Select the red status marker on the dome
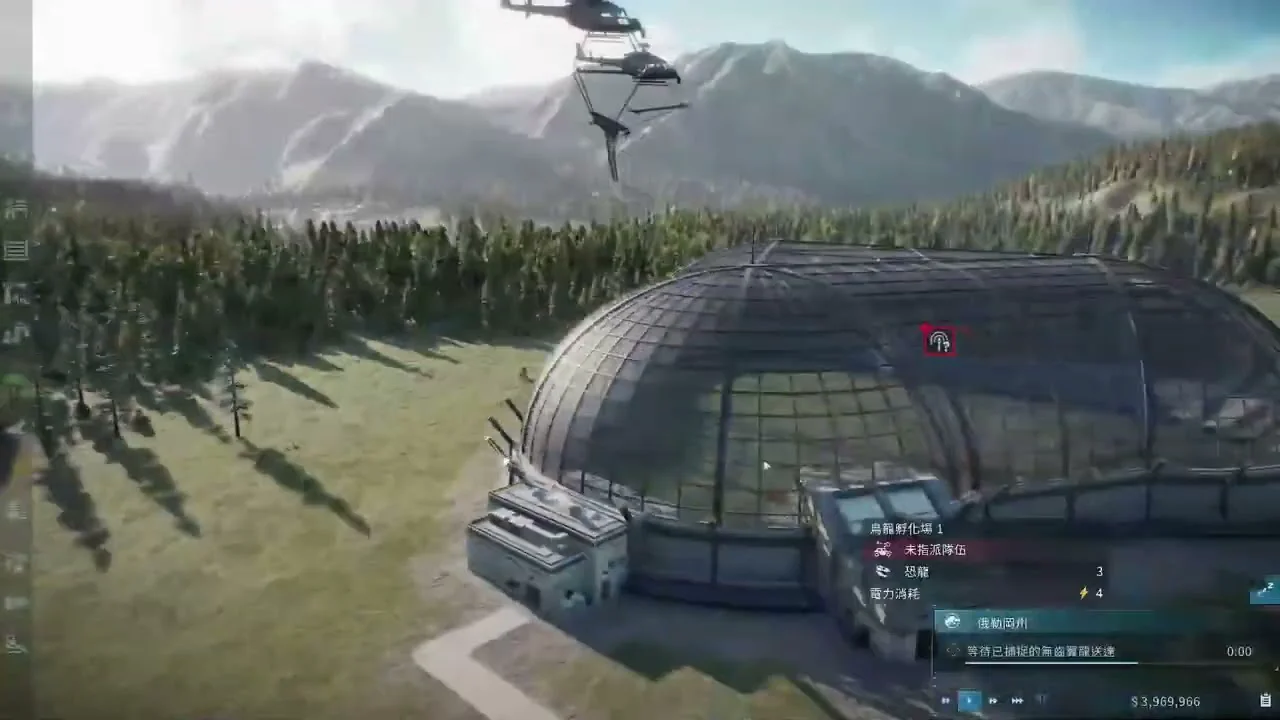Viewport: 1280px width, 720px height. (x=939, y=342)
